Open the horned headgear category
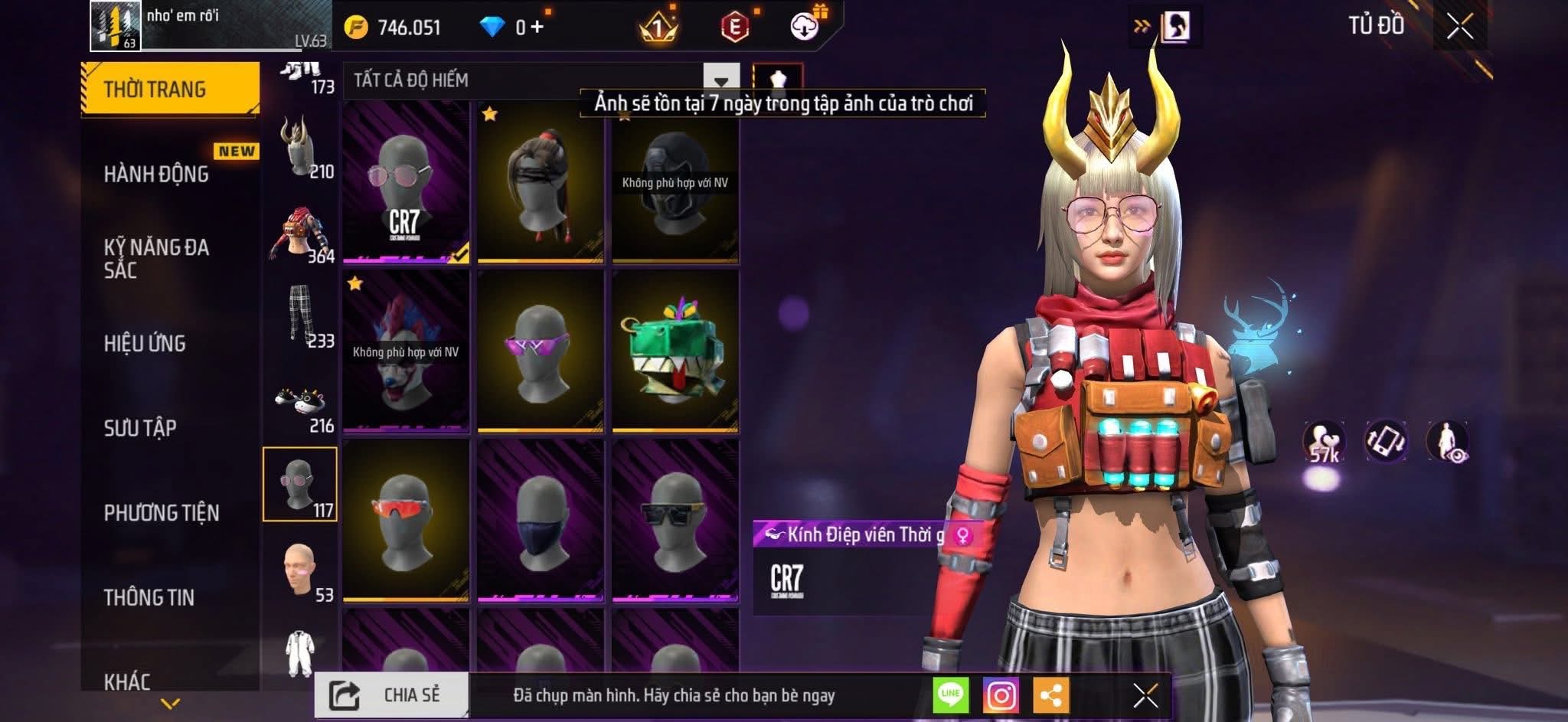 [x=300, y=147]
